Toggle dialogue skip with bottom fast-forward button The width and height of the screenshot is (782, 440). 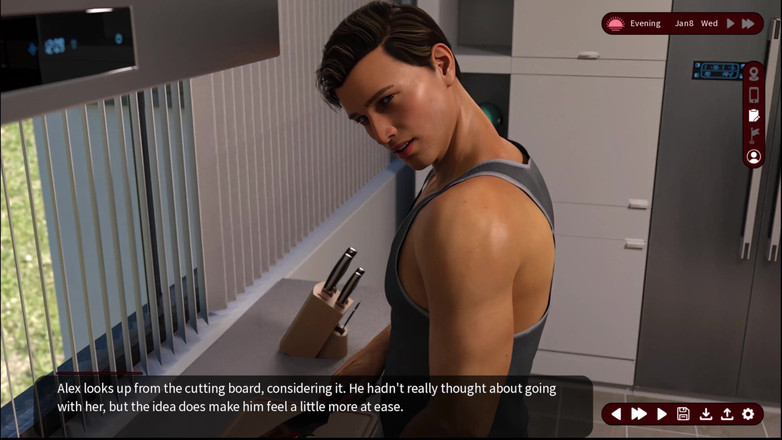coord(639,414)
